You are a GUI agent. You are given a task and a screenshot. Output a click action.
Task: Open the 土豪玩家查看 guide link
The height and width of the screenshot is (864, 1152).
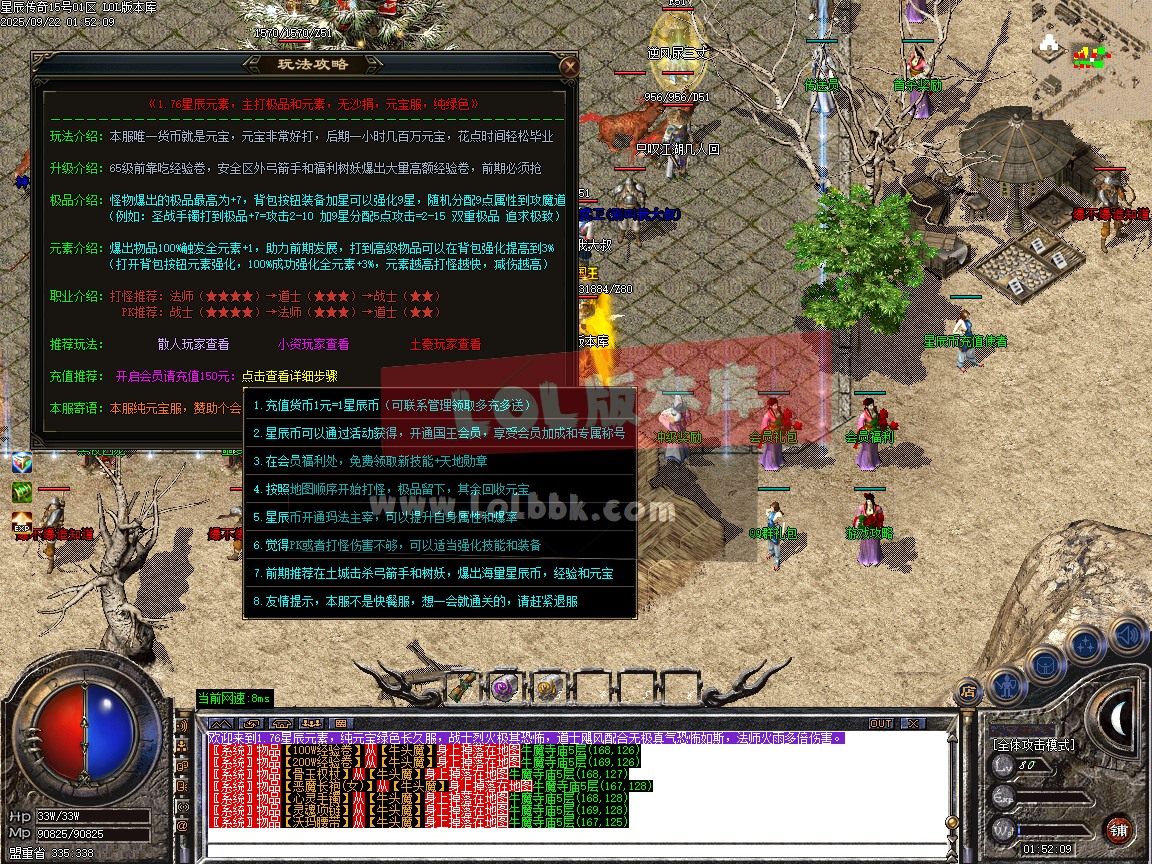[445, 344]
